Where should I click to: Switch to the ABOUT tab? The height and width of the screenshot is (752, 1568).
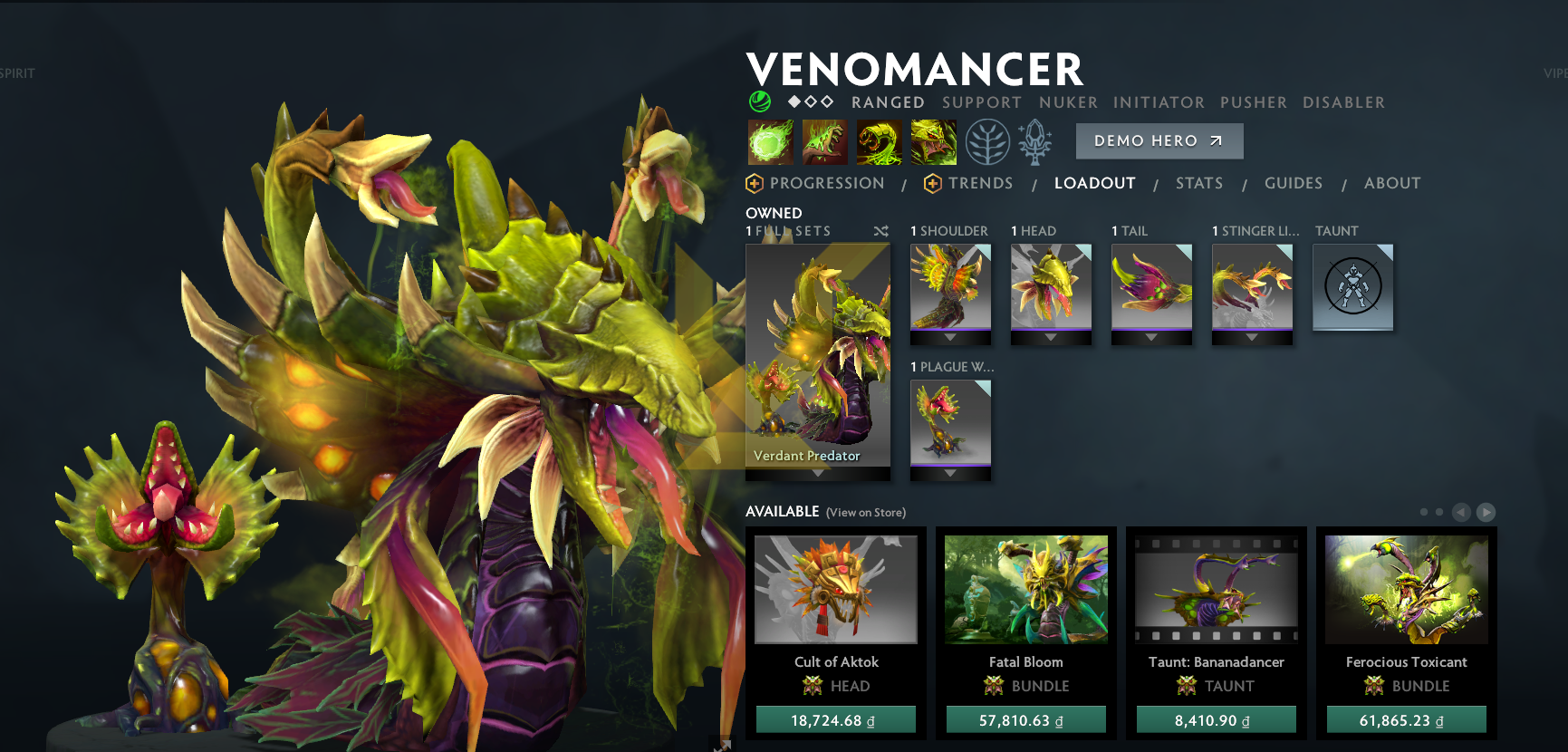(x=1392, y=183)
